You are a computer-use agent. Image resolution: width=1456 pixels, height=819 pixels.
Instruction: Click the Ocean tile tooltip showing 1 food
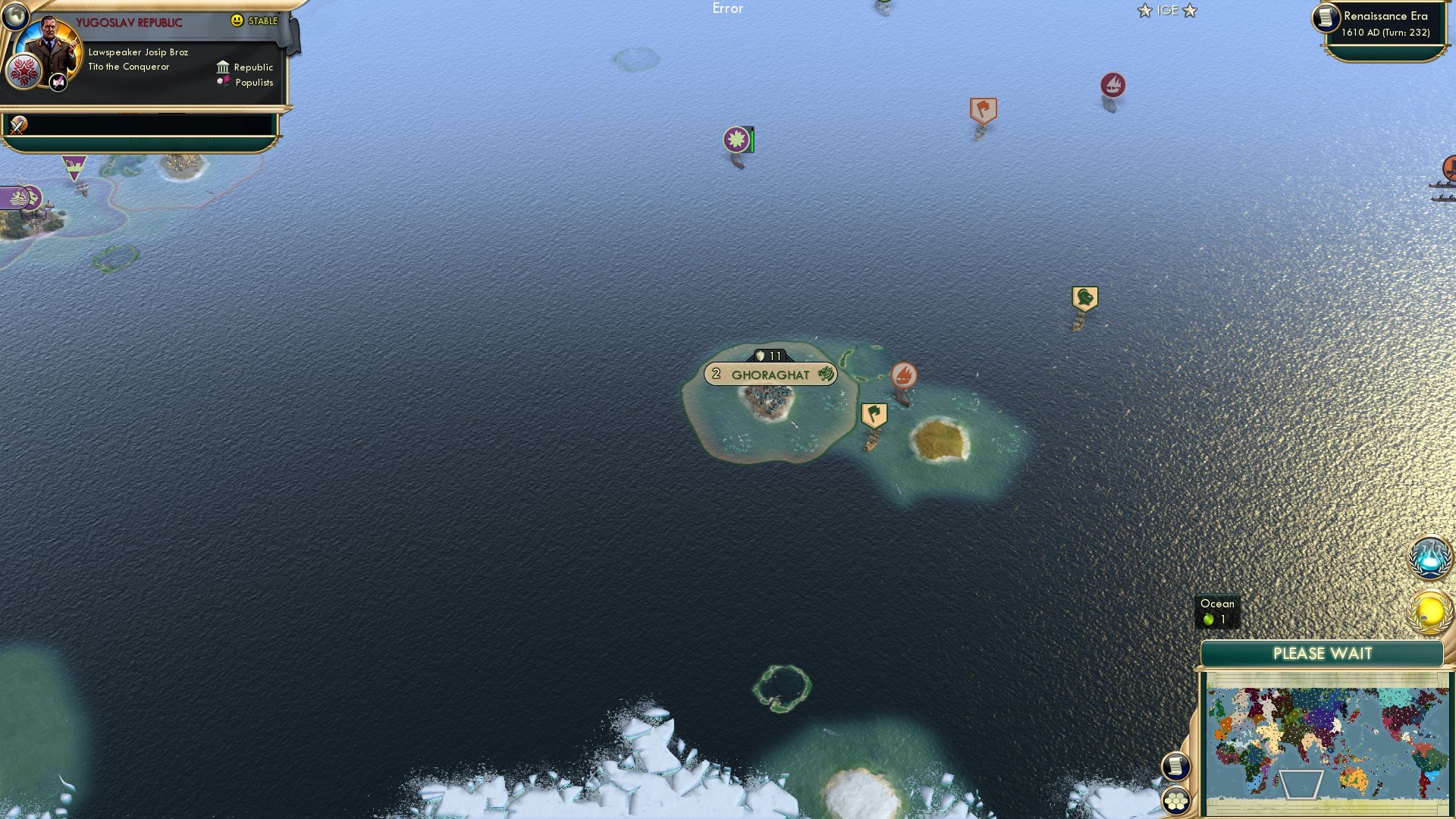tap(1216, 610)
